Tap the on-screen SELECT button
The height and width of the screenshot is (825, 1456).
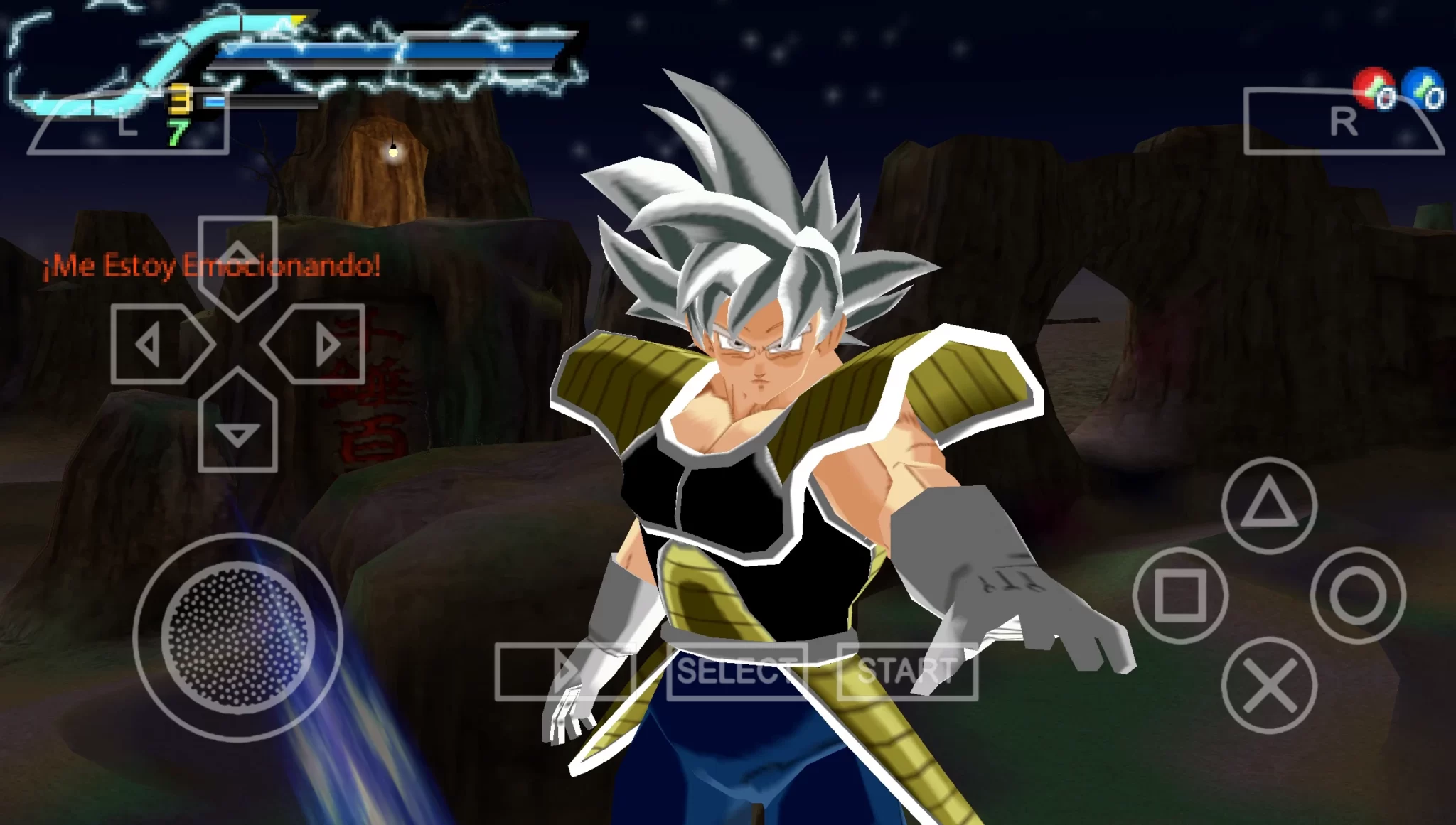[737, 671]
